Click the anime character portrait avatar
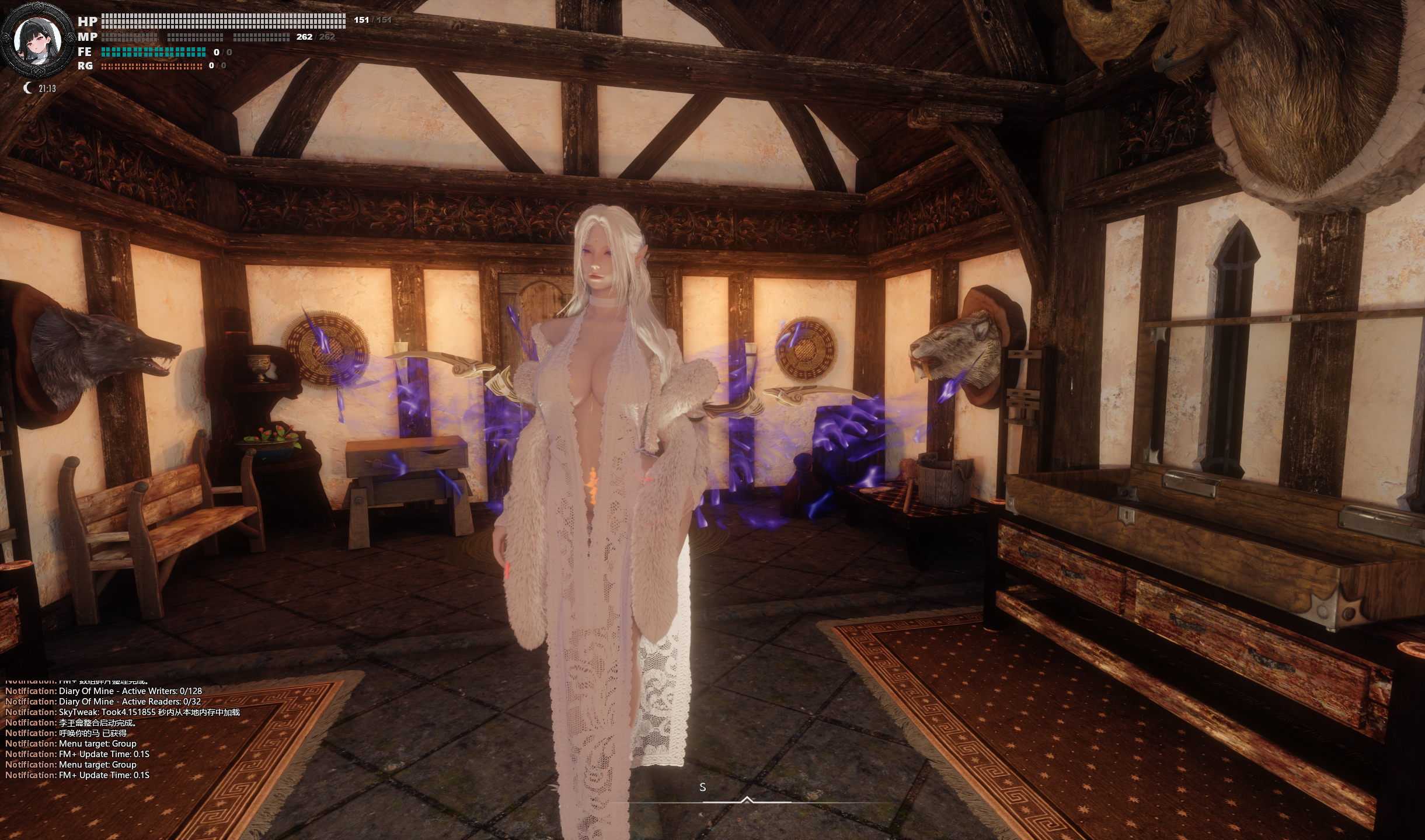1425x840 pixels. coord(36,40)
